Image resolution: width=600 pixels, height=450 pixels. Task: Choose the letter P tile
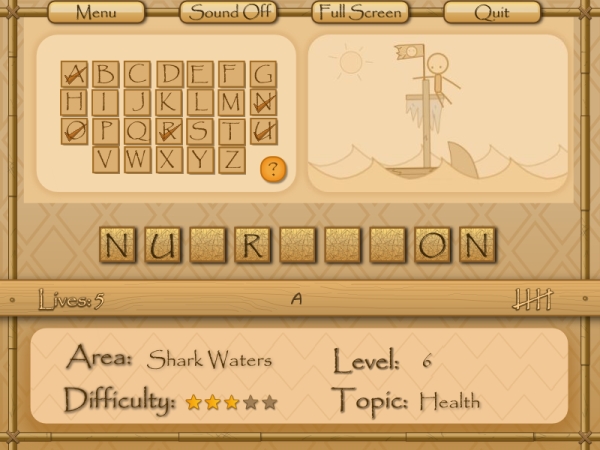coord(106,131)
